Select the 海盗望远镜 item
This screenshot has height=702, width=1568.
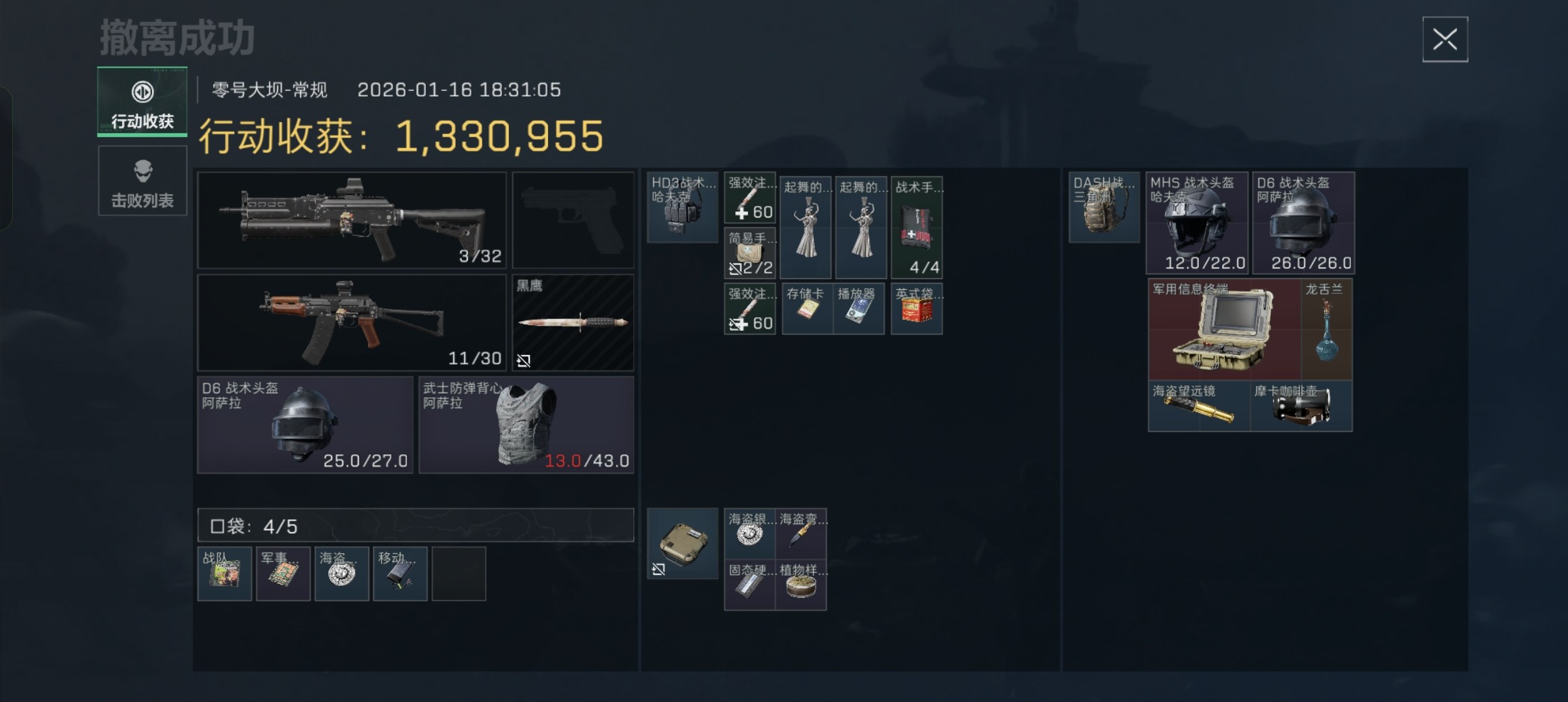point(1199,406)
